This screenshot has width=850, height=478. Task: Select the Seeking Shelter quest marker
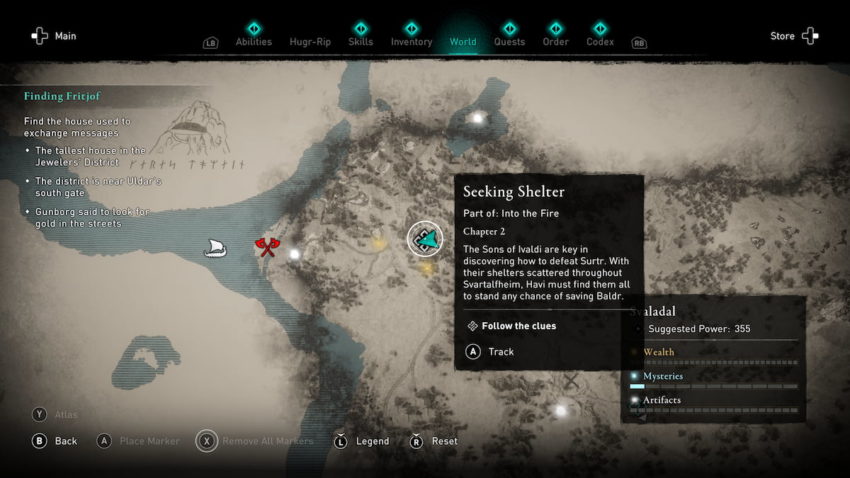426,238
